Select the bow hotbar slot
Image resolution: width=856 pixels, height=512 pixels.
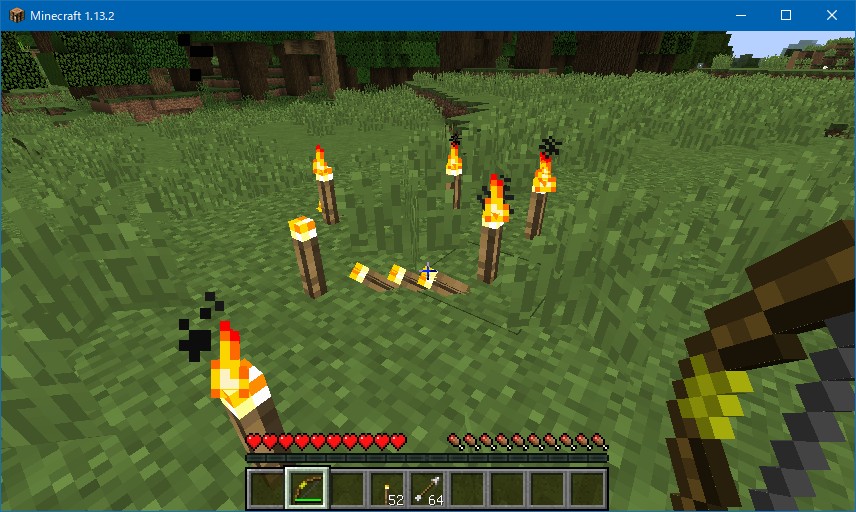[307, 489]
